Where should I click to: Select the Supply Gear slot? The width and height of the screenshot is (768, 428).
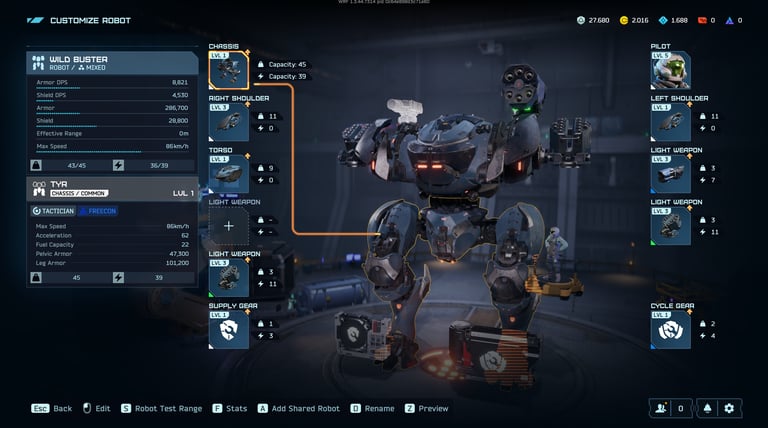coord(228,330)
